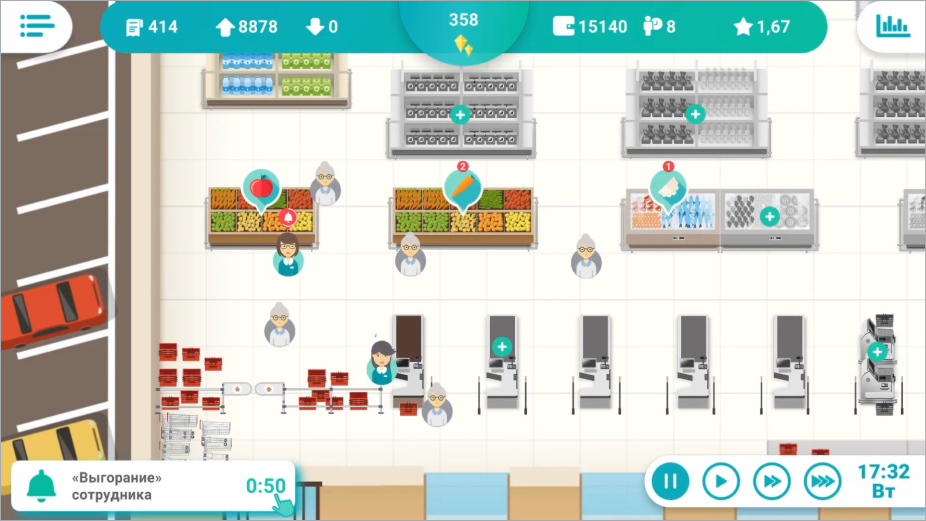Tap the carrot restock bubble
This screenshot has width=926, height=521.
[462, 187]
